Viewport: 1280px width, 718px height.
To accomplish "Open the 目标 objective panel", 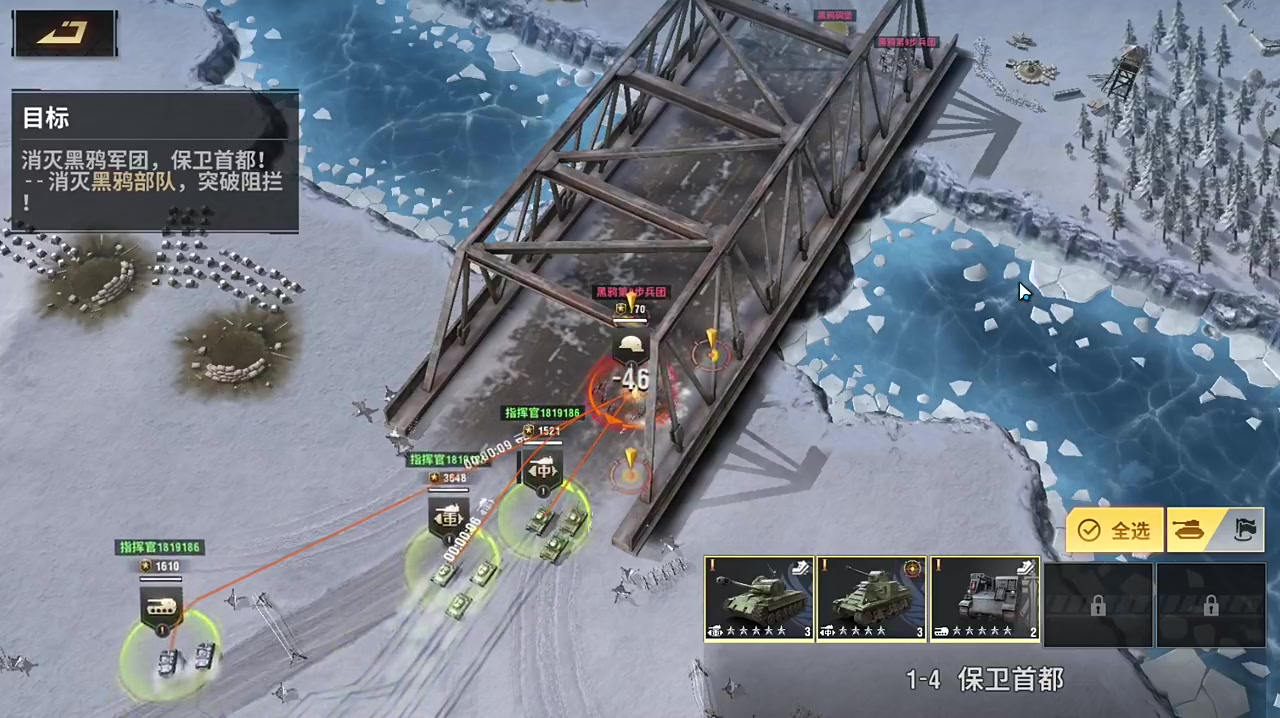I will 155,160.
